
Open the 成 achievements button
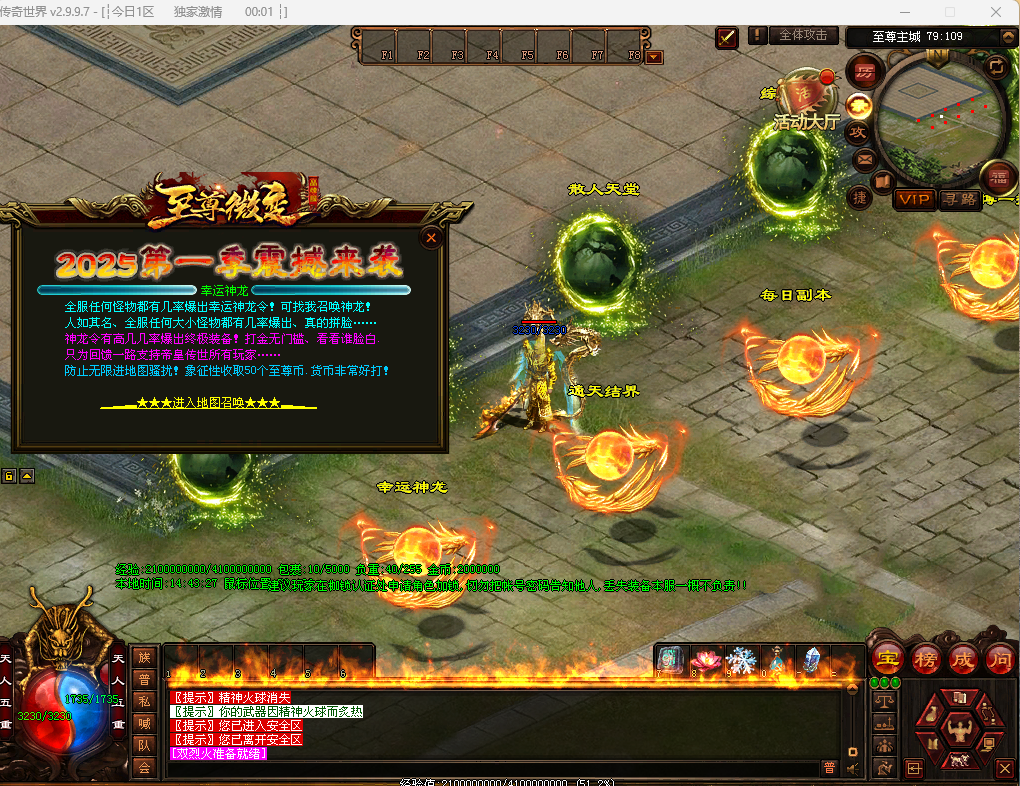pyautogui.click(x=962, y=659)
